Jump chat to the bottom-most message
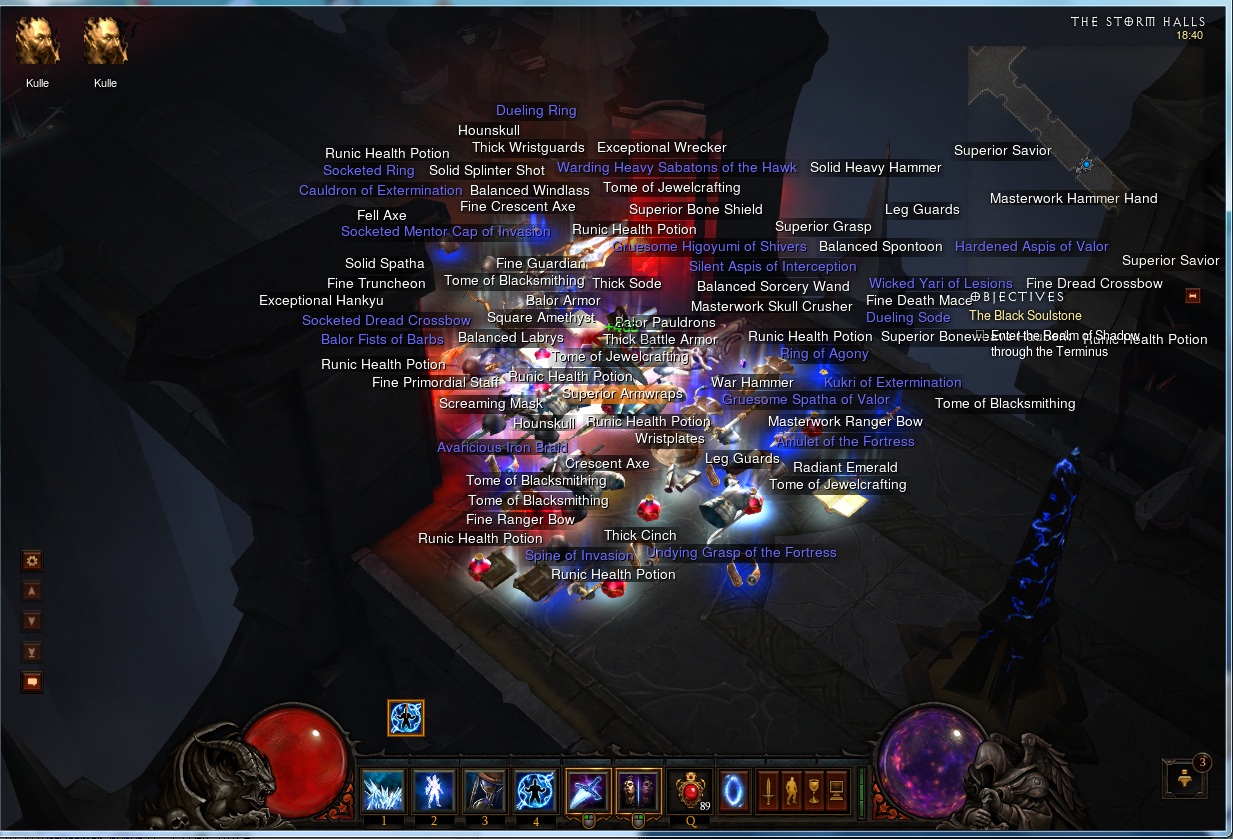 point(32,652)
